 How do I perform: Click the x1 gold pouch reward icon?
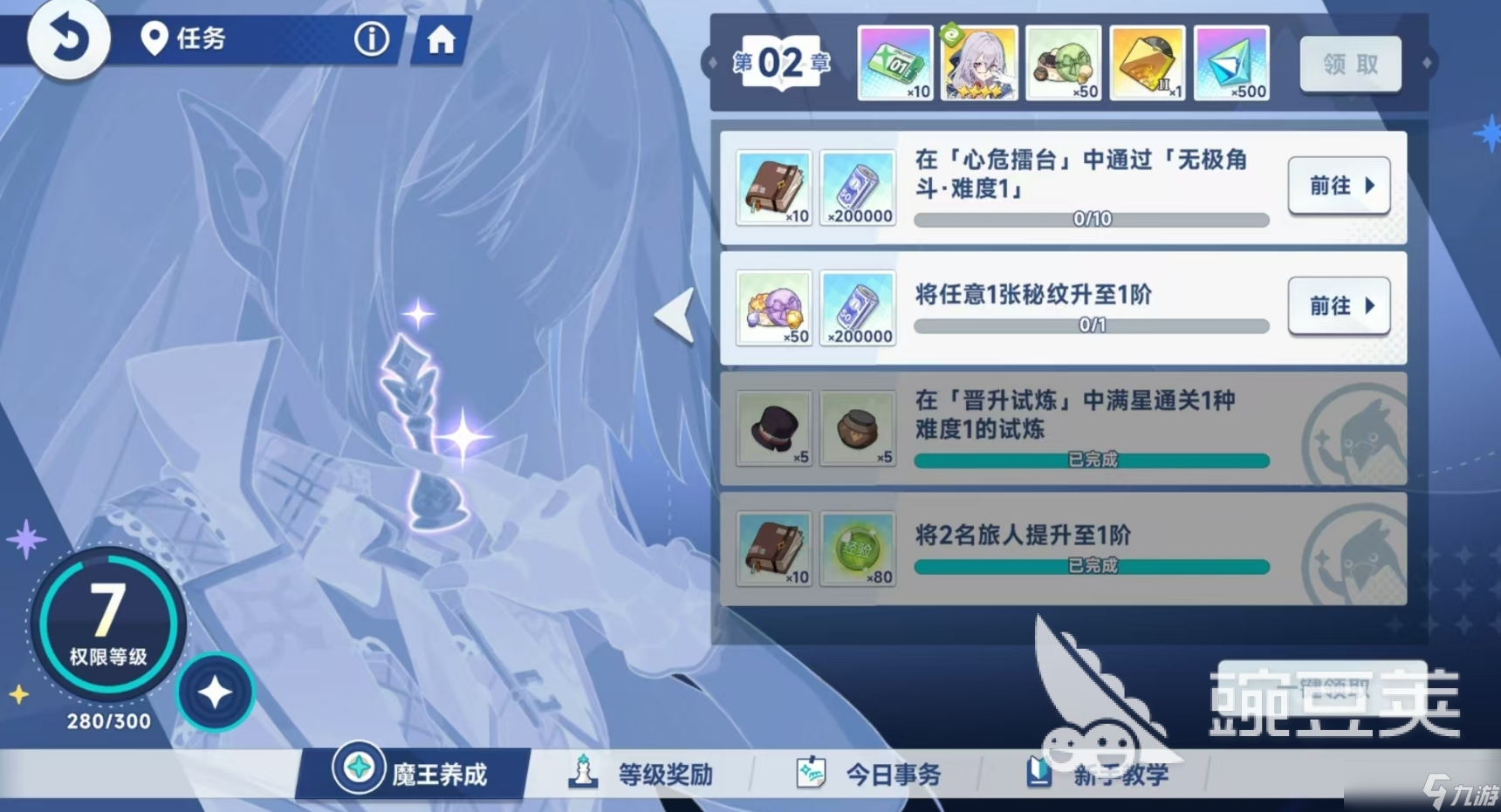[1148, 62]
